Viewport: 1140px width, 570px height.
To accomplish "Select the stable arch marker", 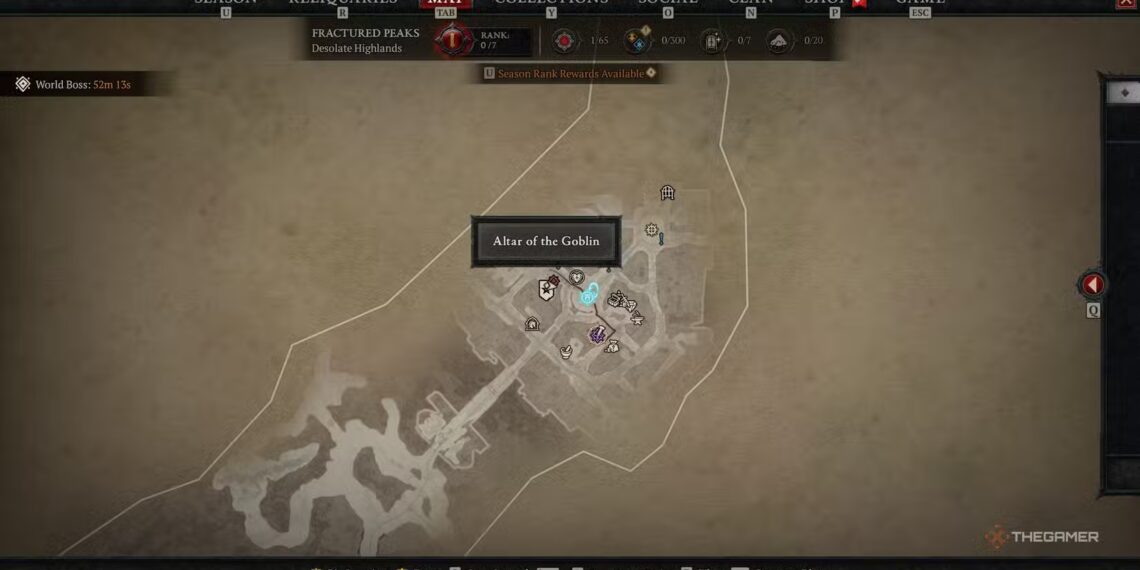I will coord(532,323).
